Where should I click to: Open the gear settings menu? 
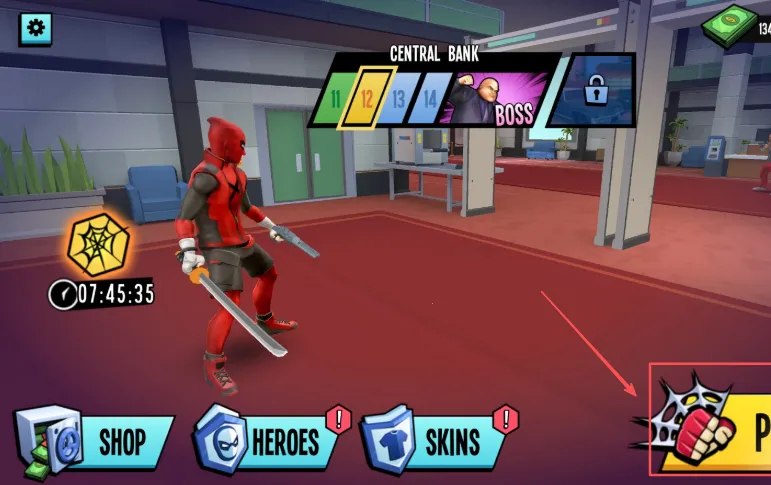36,28
